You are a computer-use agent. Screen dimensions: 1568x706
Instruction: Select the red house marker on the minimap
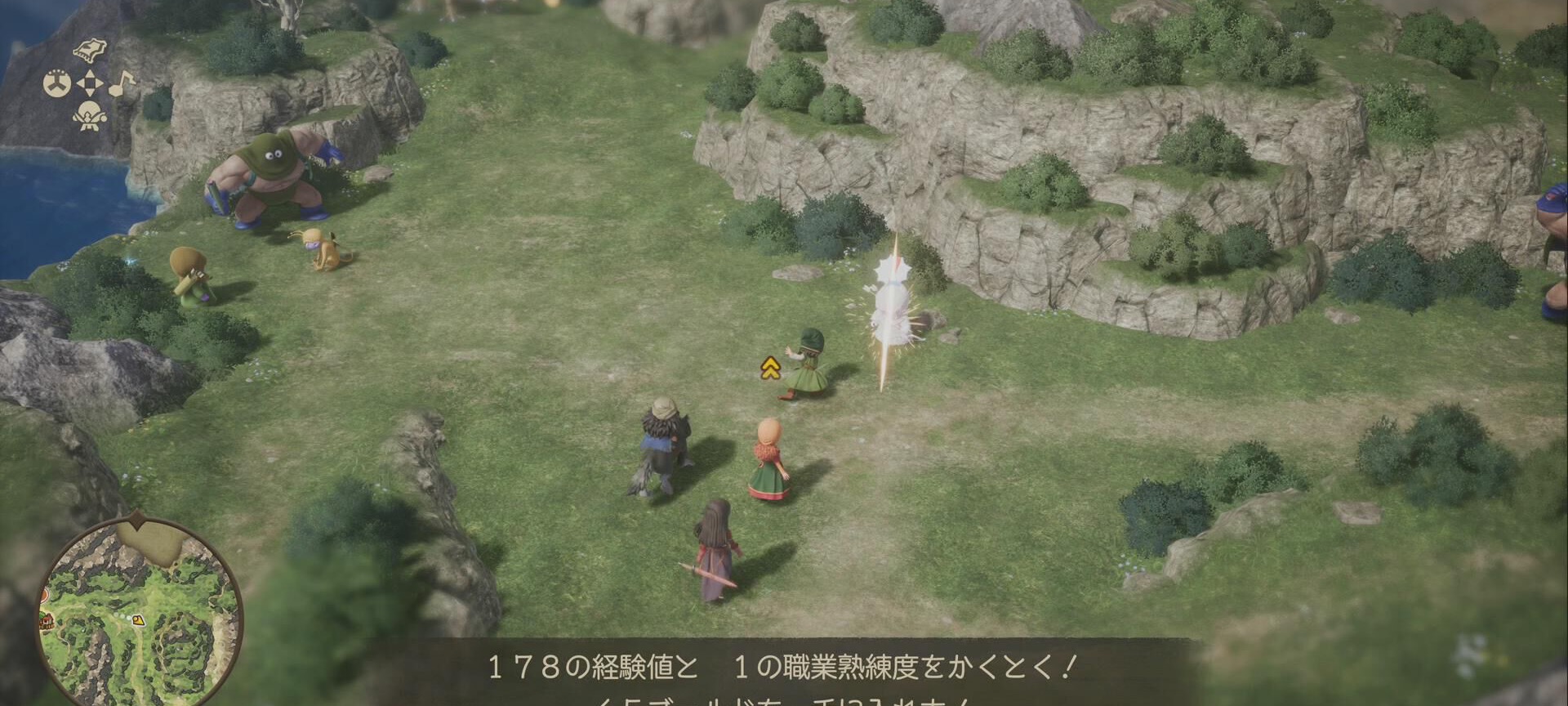[47, 621]
